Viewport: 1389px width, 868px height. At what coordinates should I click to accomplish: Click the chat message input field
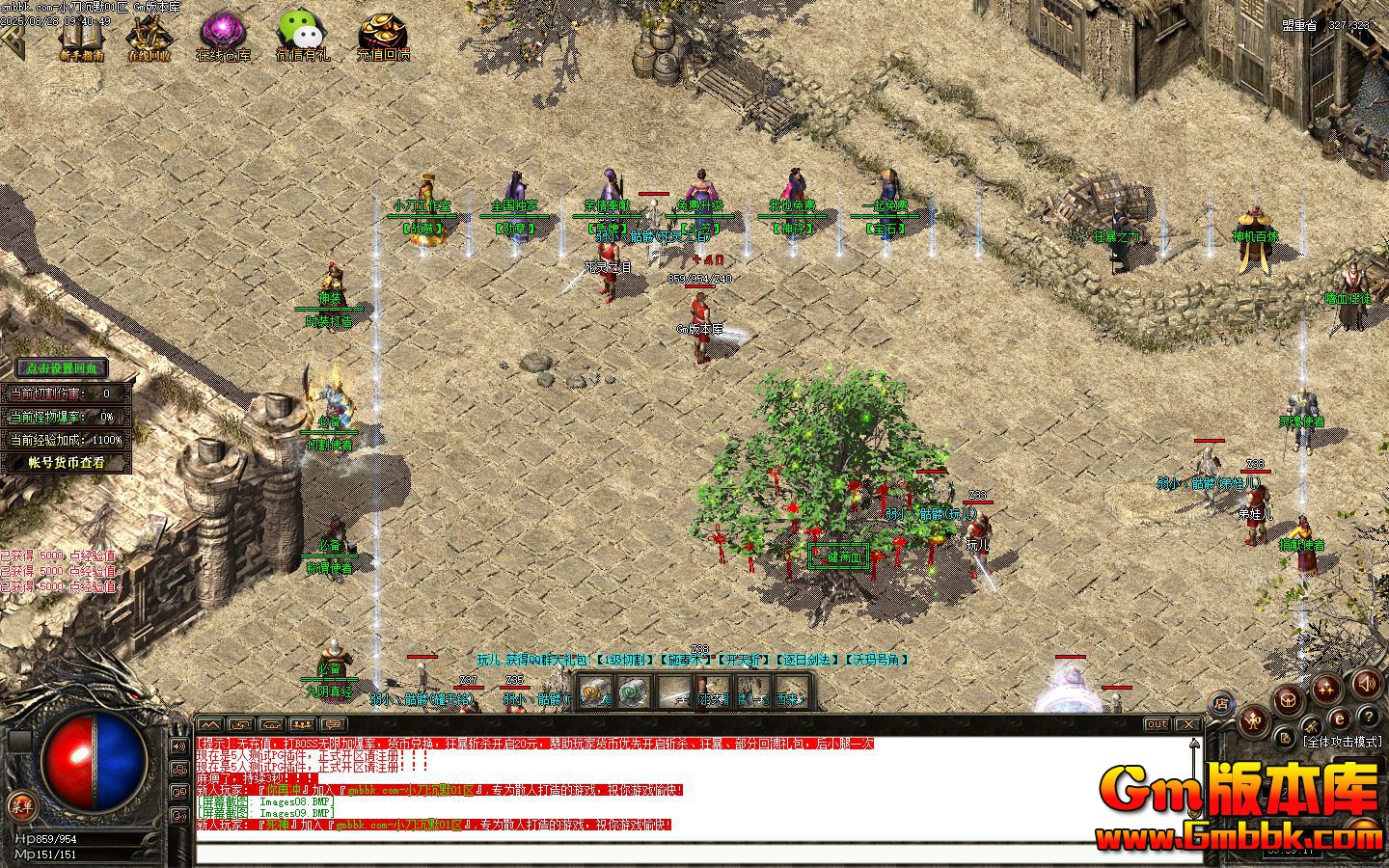[x=675, y=849]
